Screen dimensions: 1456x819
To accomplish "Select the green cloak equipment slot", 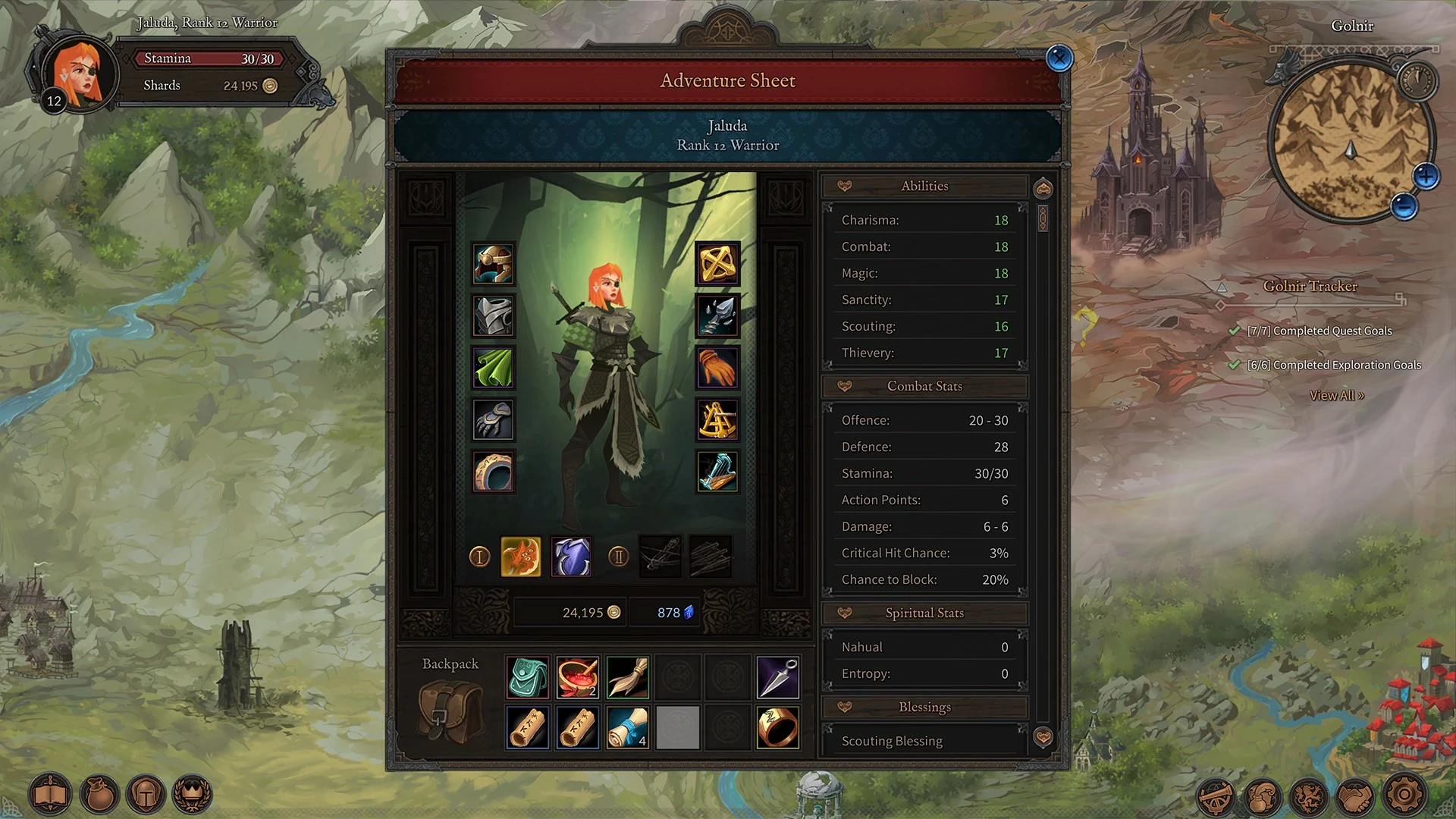I will click(494, 368).
